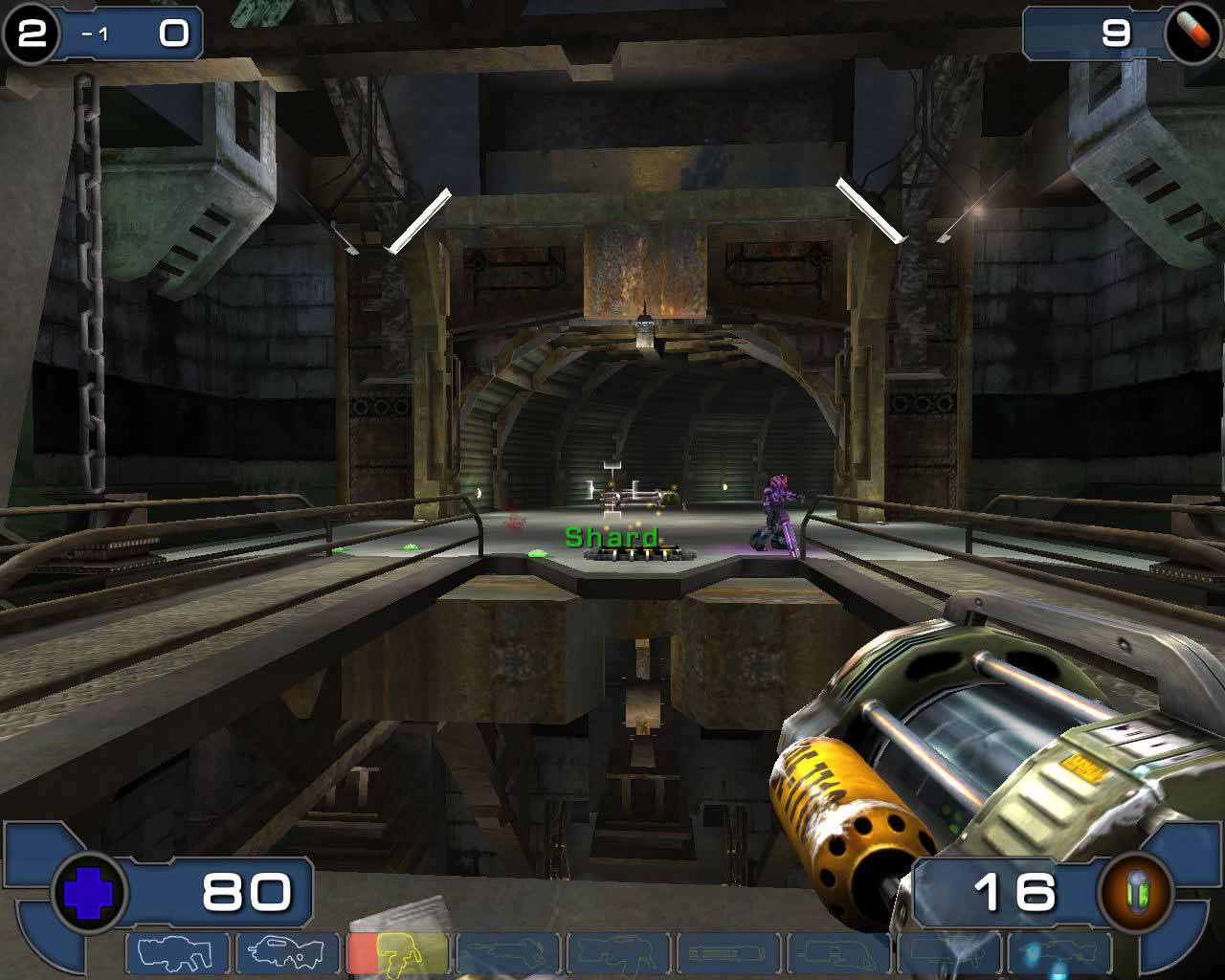Click the green ammo canister icon
This screenshot has height=980, width=1225.
[1136, 893]
